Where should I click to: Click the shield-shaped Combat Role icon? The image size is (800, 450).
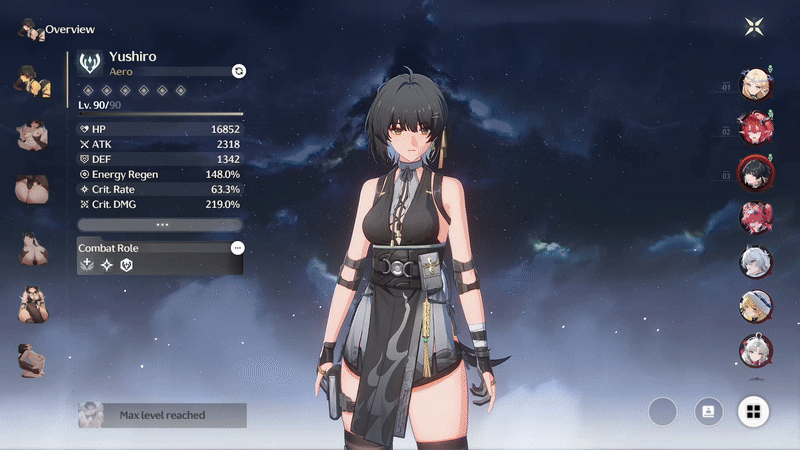(x=126, y=265)
